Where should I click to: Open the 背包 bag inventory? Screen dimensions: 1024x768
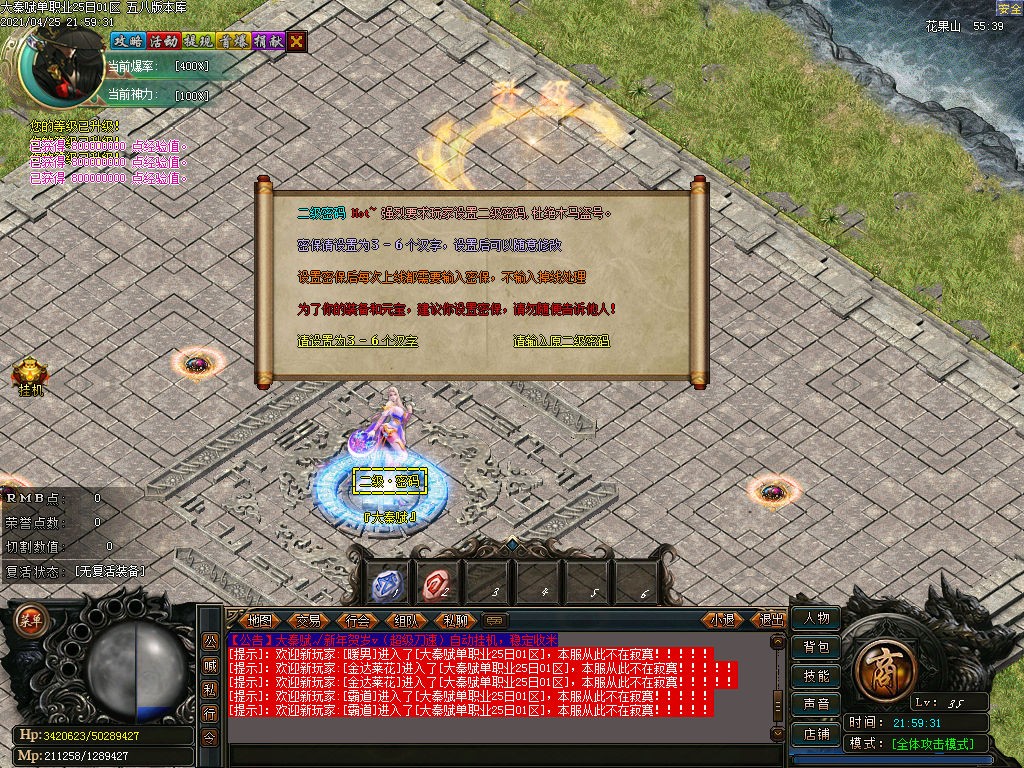tap(815, 648)
